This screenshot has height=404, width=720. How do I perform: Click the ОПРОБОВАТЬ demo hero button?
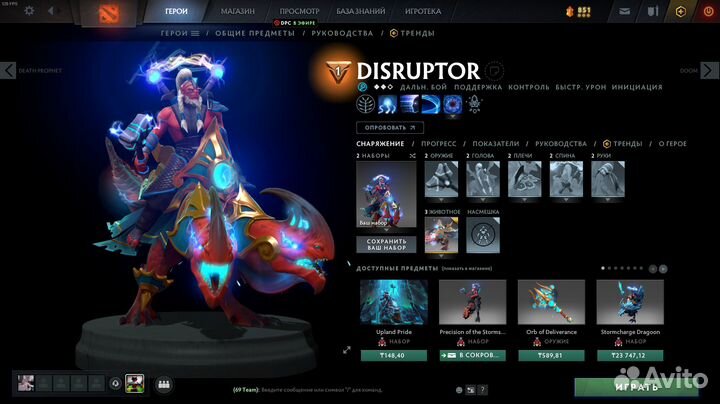389,128
